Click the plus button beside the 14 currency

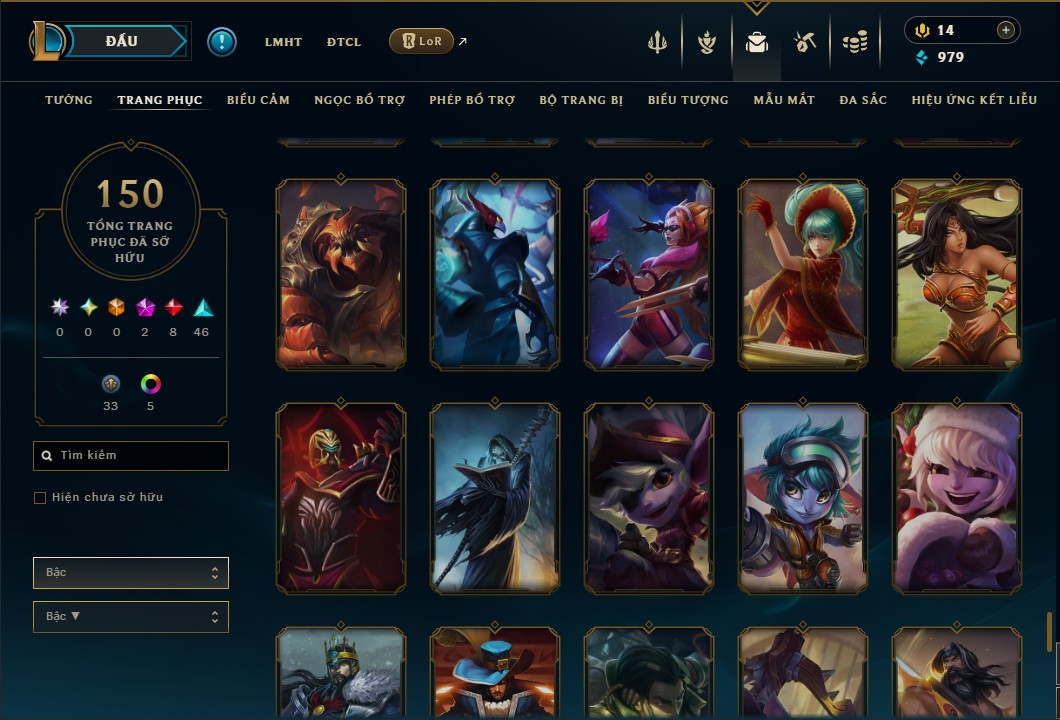pos(1006,30)
